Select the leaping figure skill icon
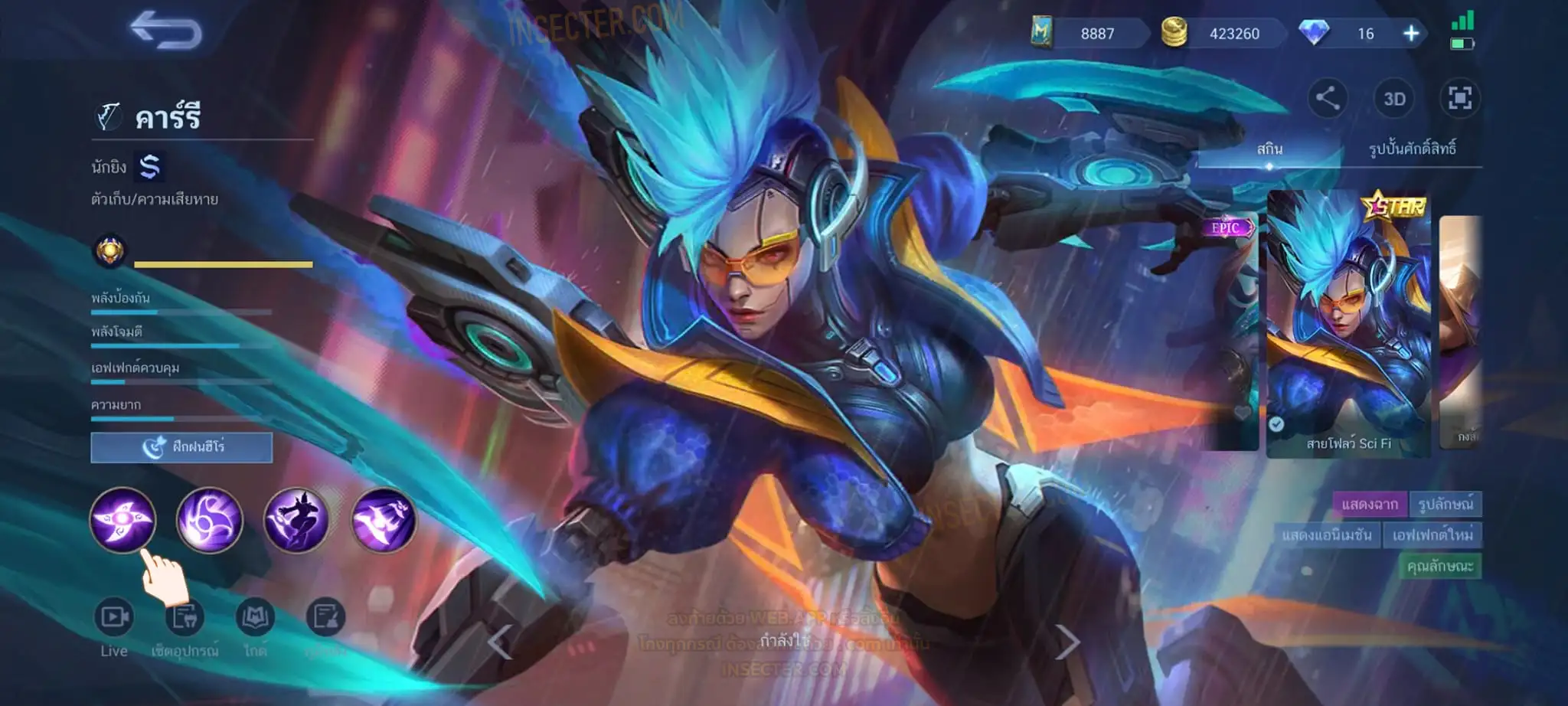 (296, 520)
